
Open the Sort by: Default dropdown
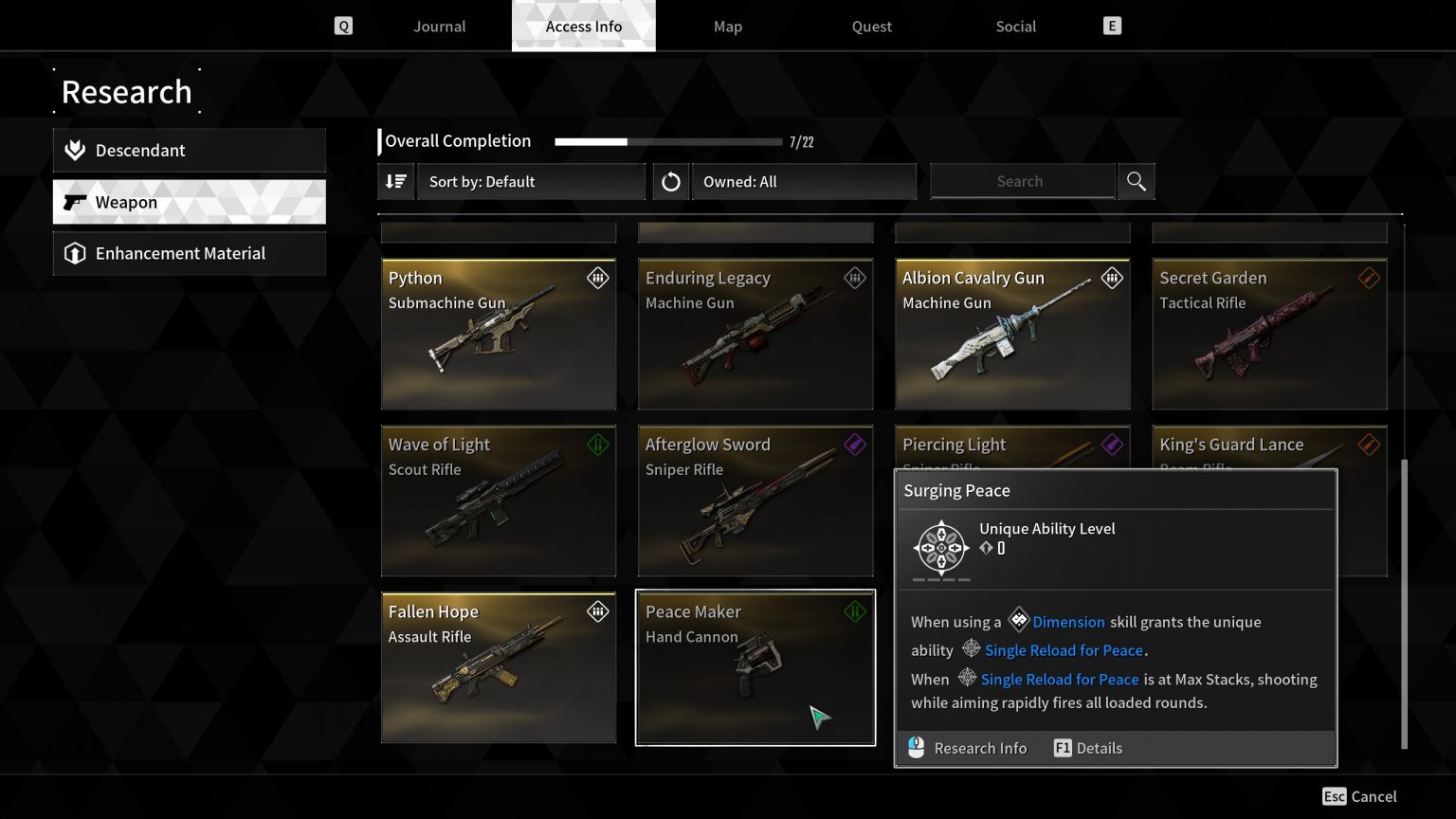(531, 181)
